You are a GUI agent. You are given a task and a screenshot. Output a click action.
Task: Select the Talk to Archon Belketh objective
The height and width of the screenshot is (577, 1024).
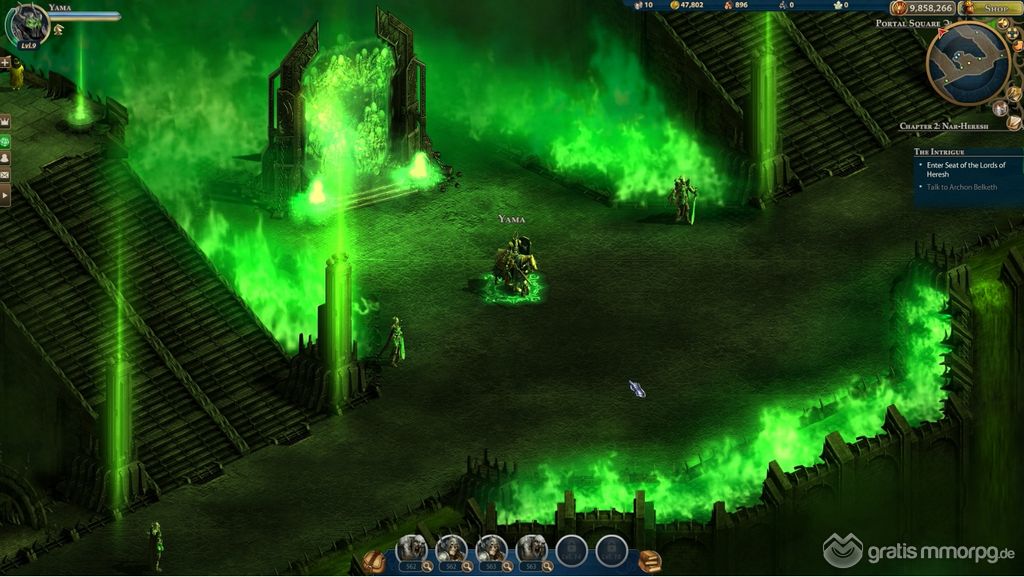964,188
